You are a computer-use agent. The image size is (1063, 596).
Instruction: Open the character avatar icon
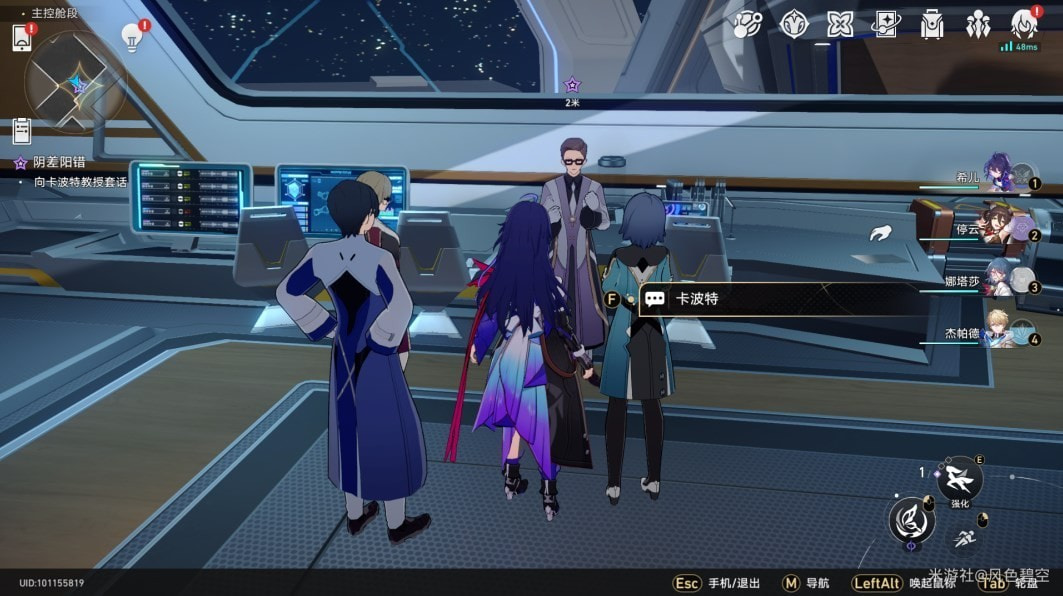tap(1024, 22)
